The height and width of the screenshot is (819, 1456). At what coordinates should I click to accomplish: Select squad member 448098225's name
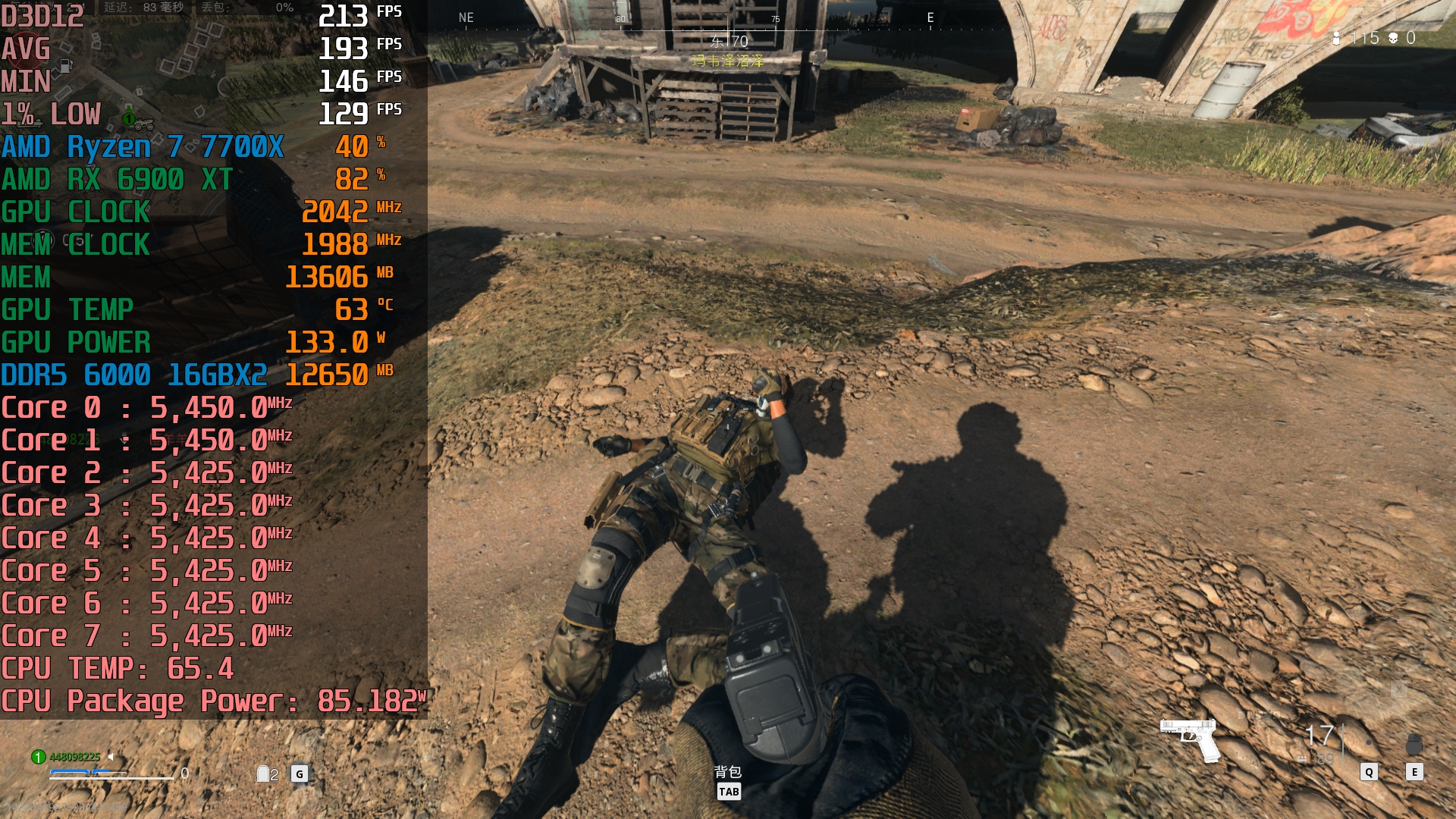pos(74,757)
